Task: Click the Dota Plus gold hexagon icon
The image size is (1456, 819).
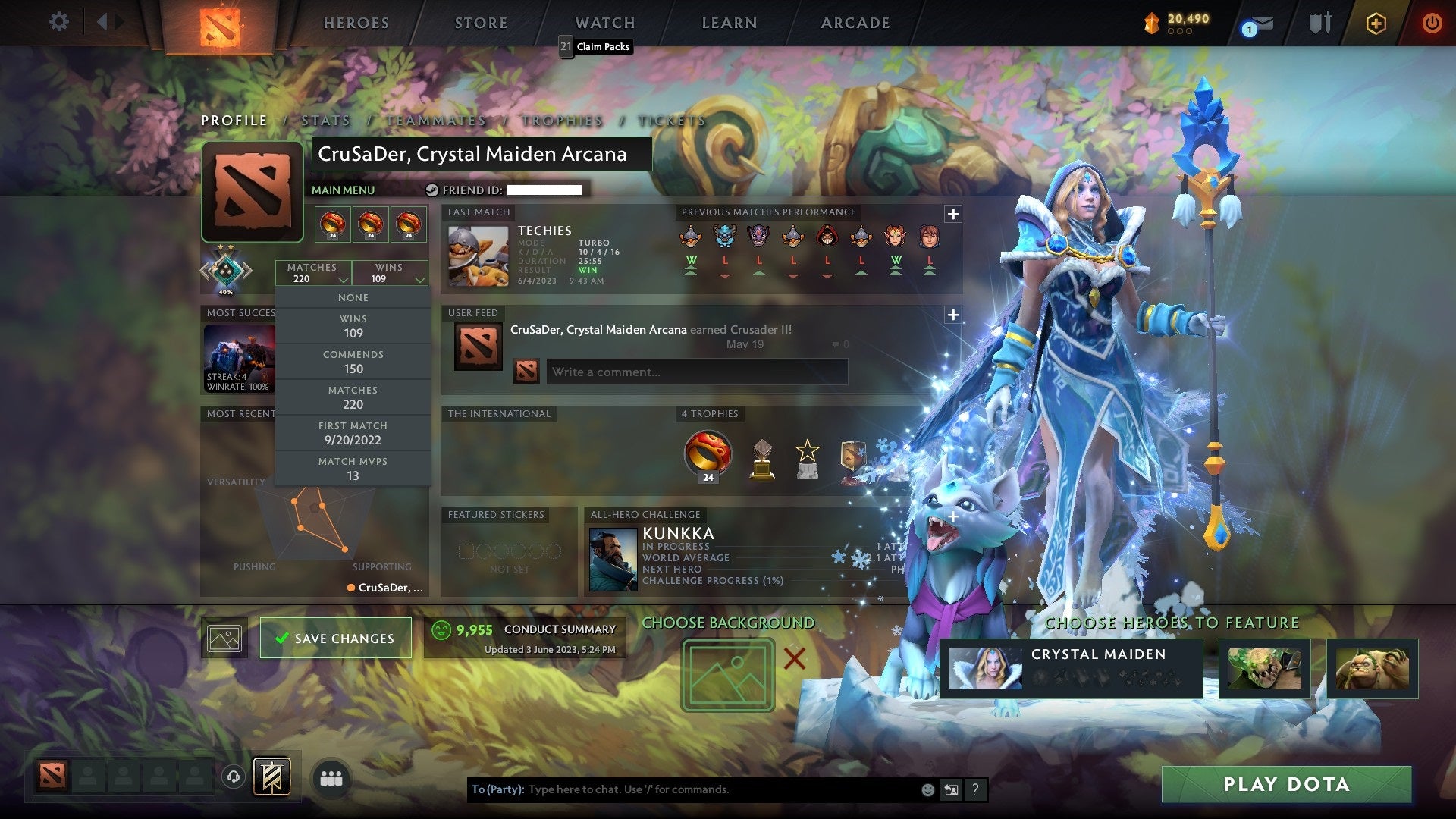Action: tap(1375, 24)
